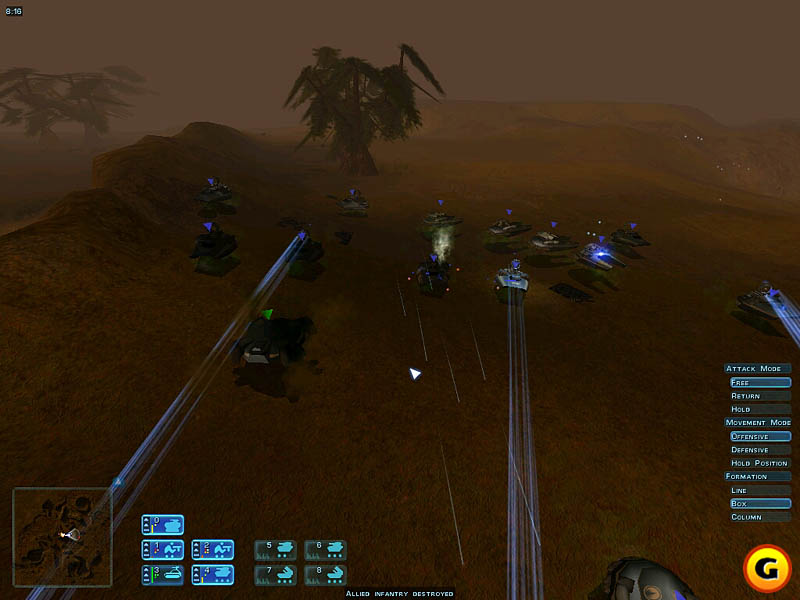Select the Box formation
The image size is (800, 600).
[x=759, y=503]
